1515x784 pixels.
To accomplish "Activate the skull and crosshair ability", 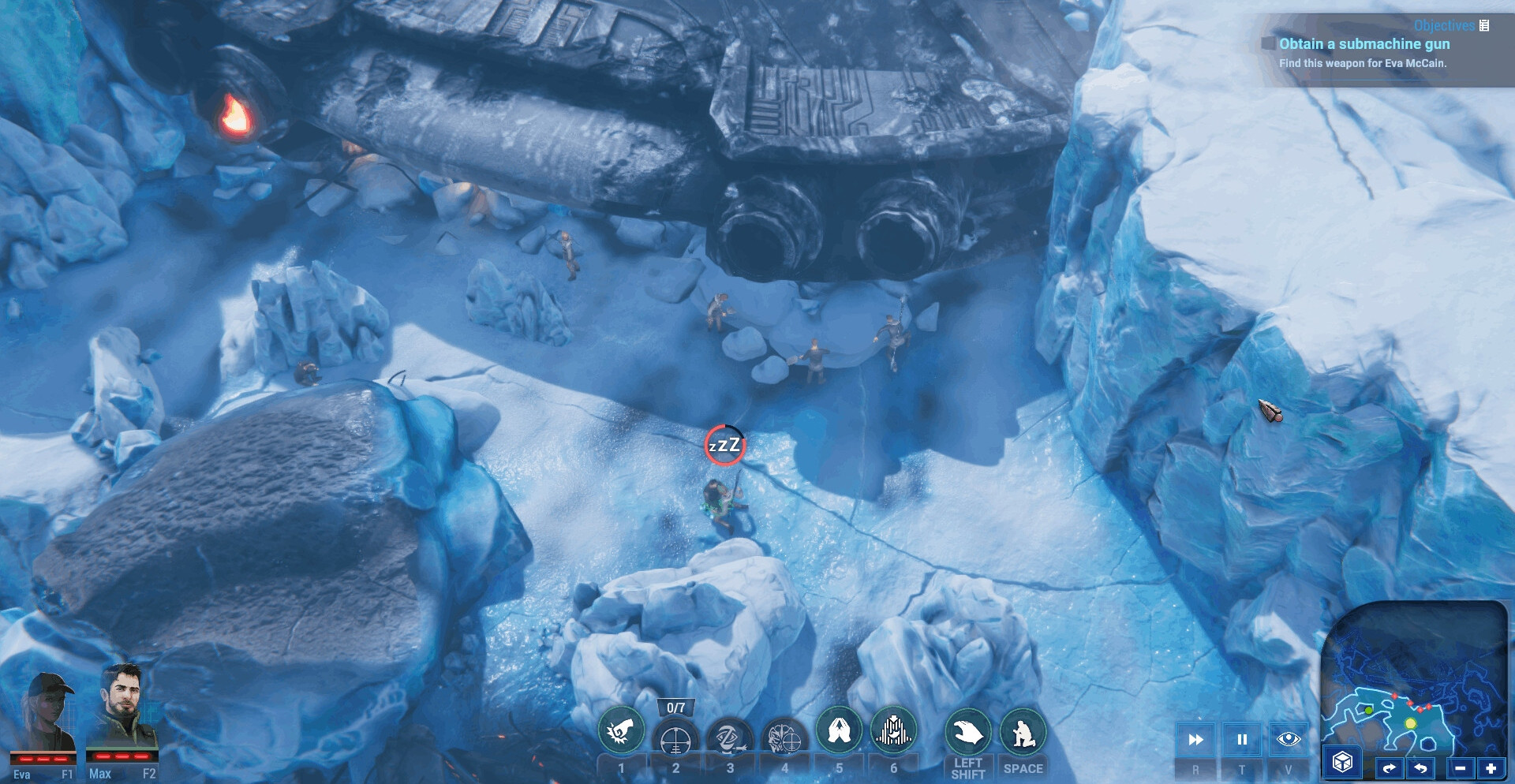I will 784,739.
